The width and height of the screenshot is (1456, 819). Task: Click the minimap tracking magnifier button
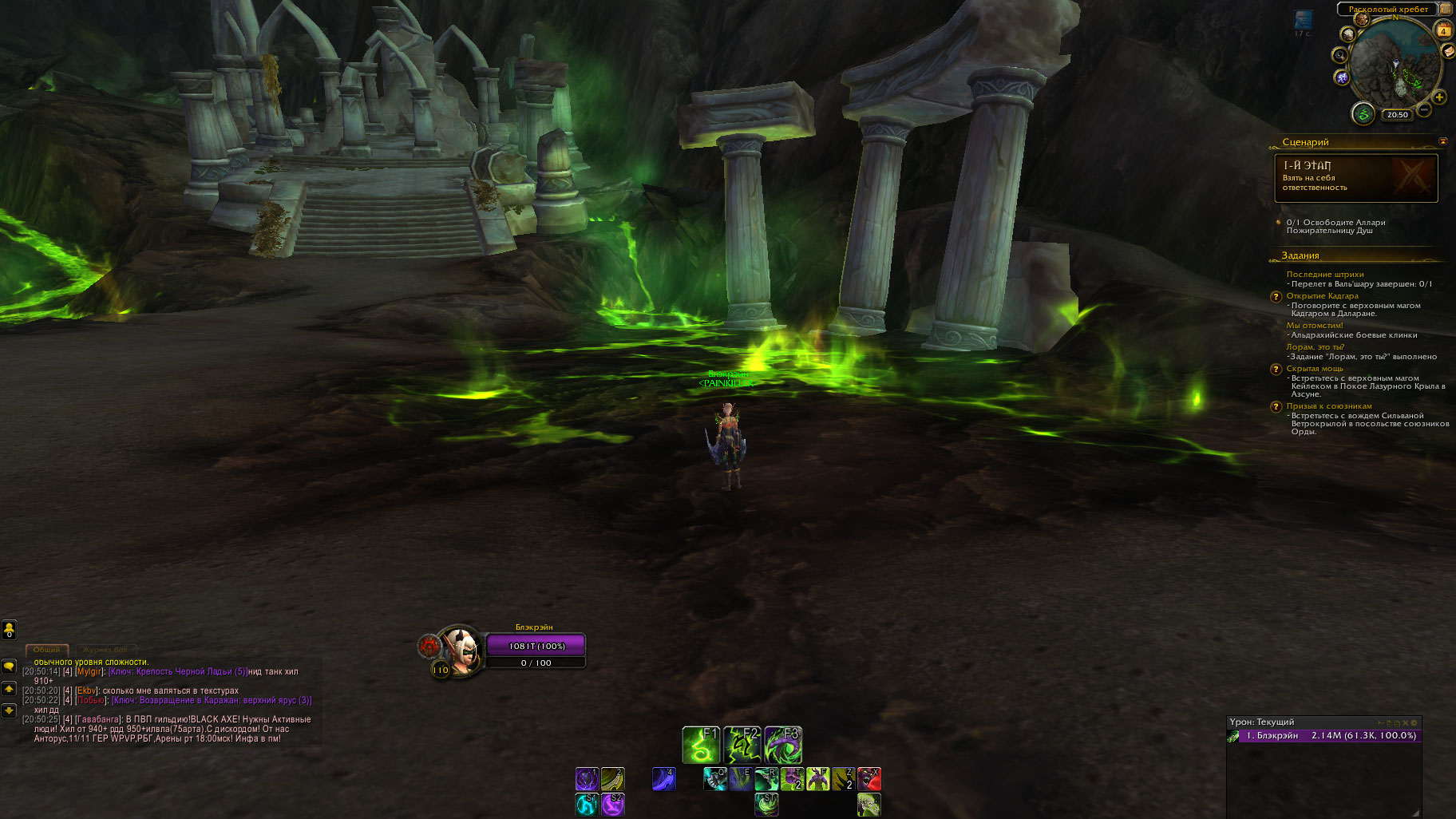[1339, 55]
